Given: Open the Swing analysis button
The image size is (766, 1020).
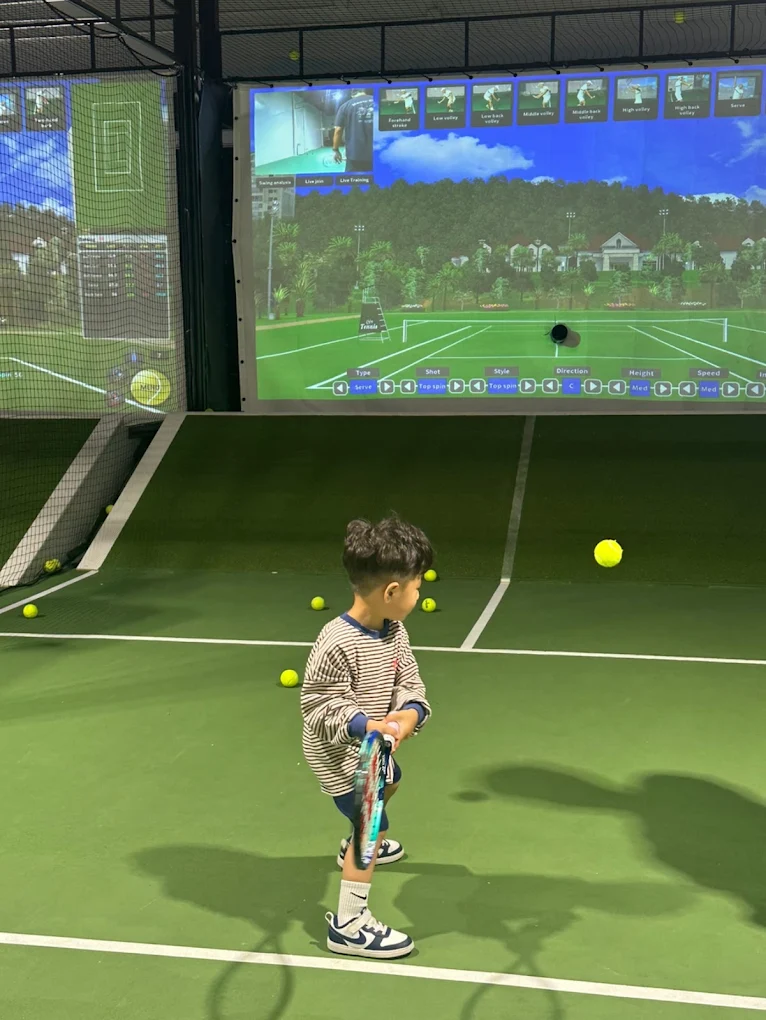Looking at the screenshot, I should click(x=274, y=183).
